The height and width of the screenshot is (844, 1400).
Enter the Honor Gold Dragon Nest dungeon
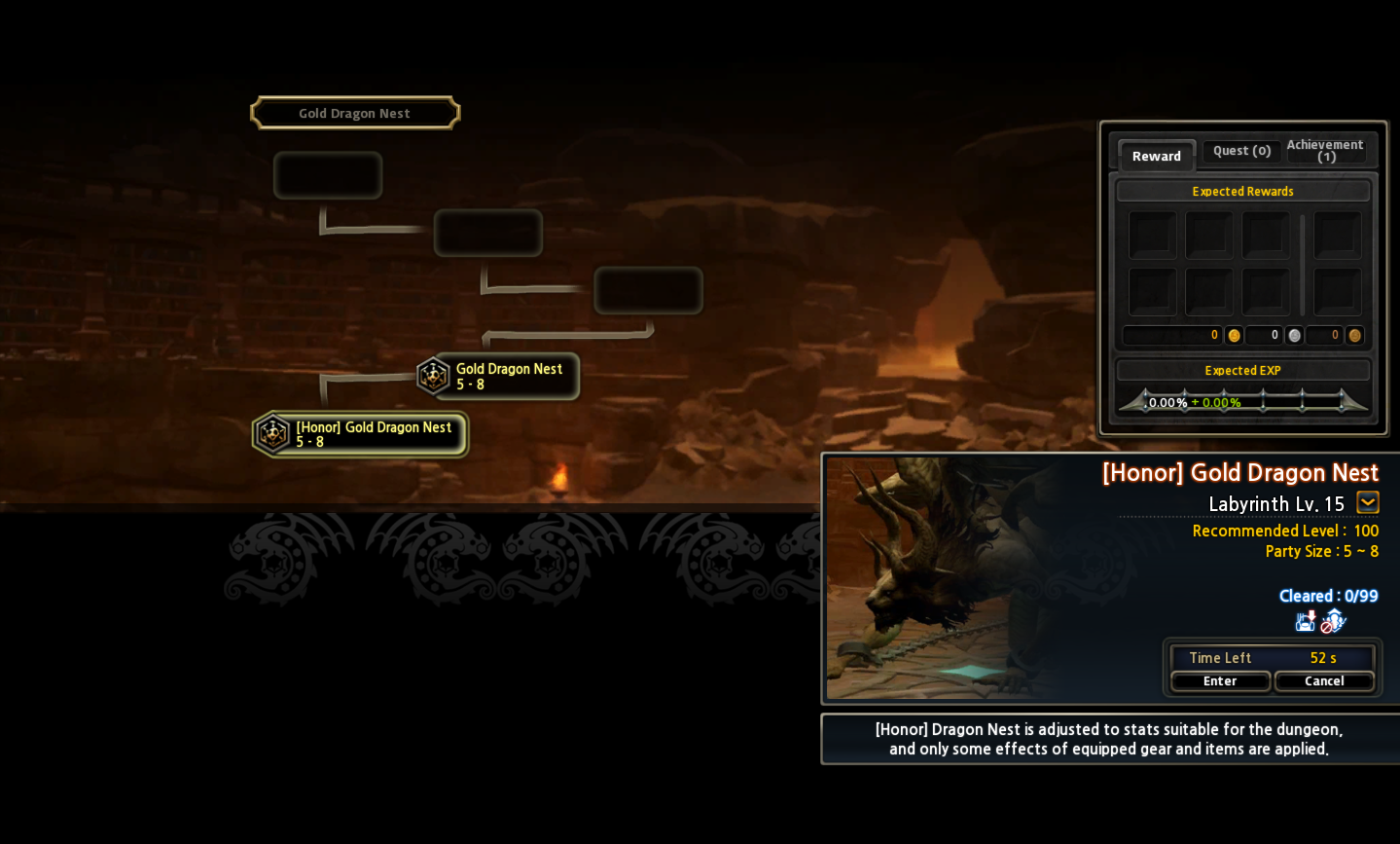pos(1220,681)
